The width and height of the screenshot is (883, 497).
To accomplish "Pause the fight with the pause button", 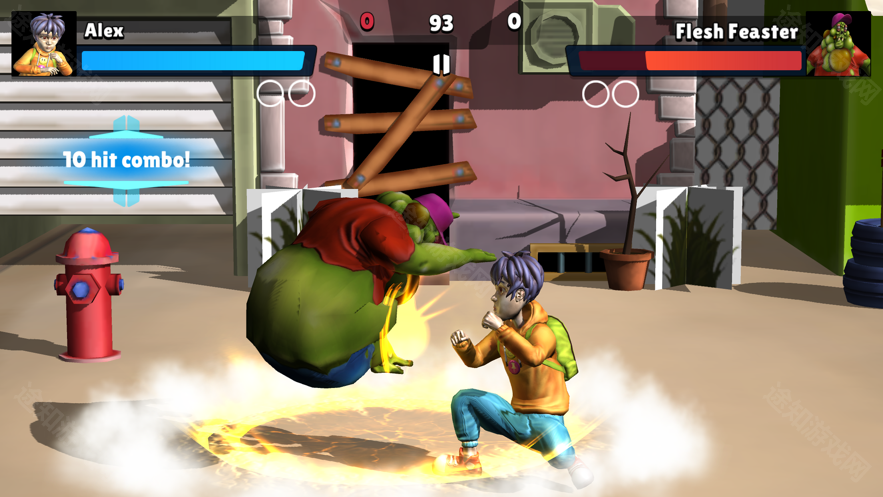I will (x=441, y=64).
